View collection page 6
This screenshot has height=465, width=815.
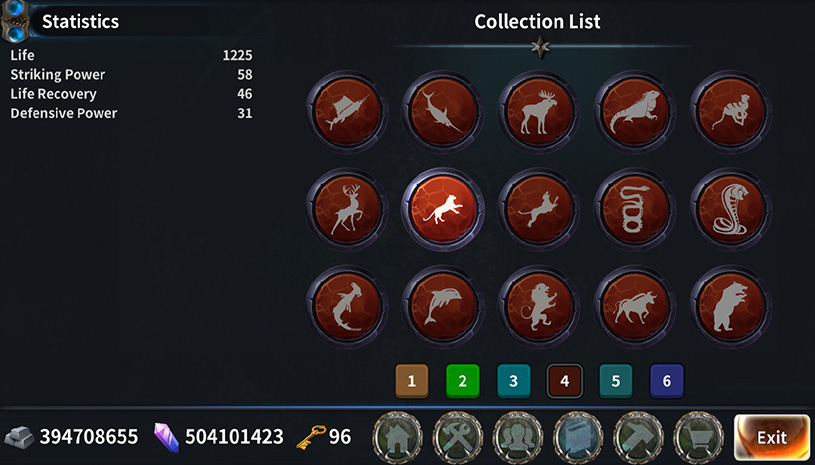[x=666, y=380]
